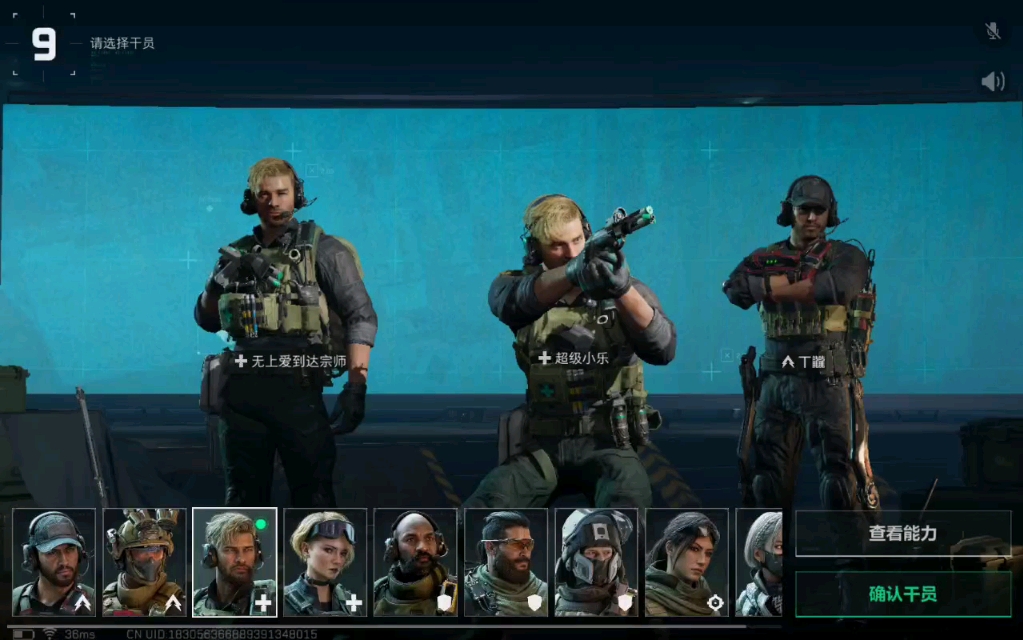Toggle the muted microphone icon

click(993, 31)
